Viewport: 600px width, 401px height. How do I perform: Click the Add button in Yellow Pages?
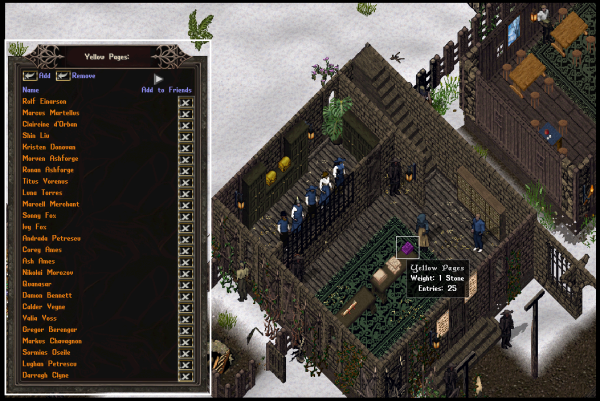click(30, 75)
